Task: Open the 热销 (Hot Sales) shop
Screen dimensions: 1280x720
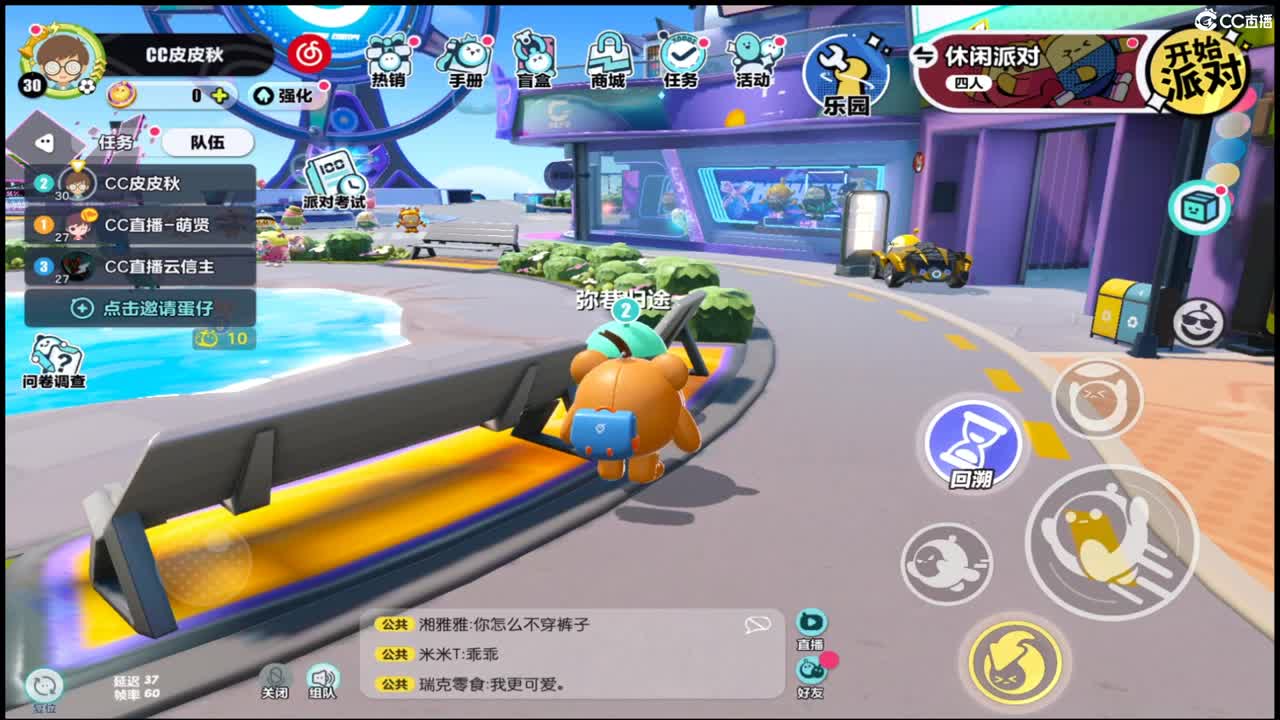Action: click(x=388, y=60)
